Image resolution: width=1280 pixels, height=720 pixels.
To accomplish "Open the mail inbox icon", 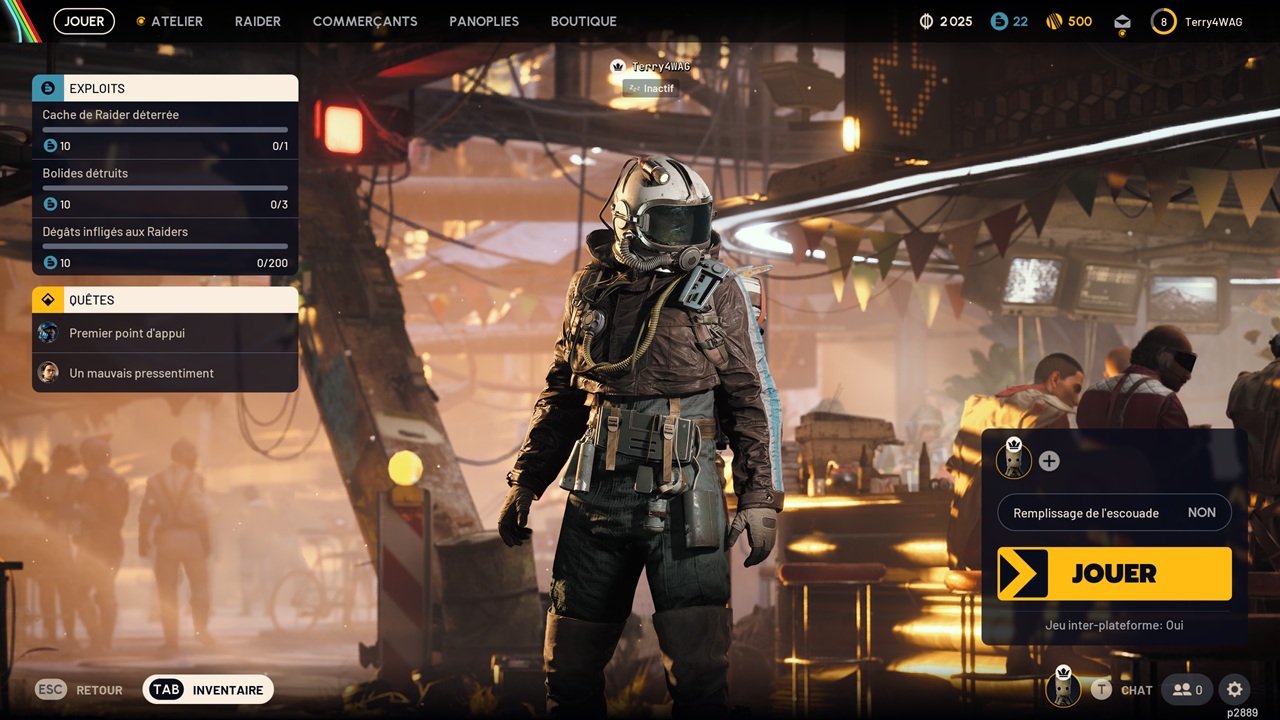I will click(1122, 22).
